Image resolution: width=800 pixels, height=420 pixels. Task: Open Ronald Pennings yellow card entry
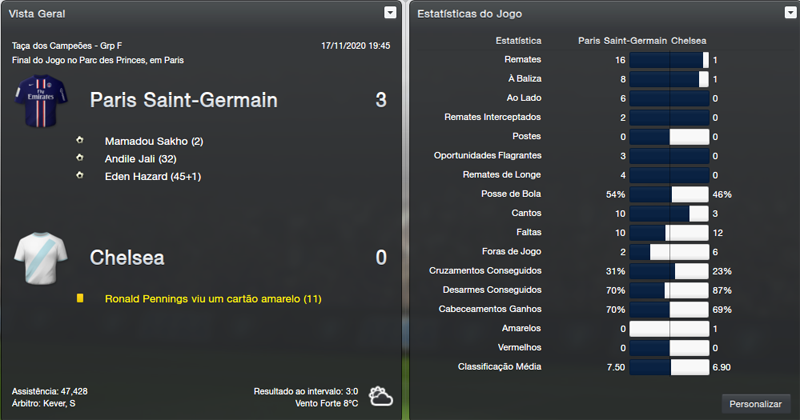coord(213,298)
